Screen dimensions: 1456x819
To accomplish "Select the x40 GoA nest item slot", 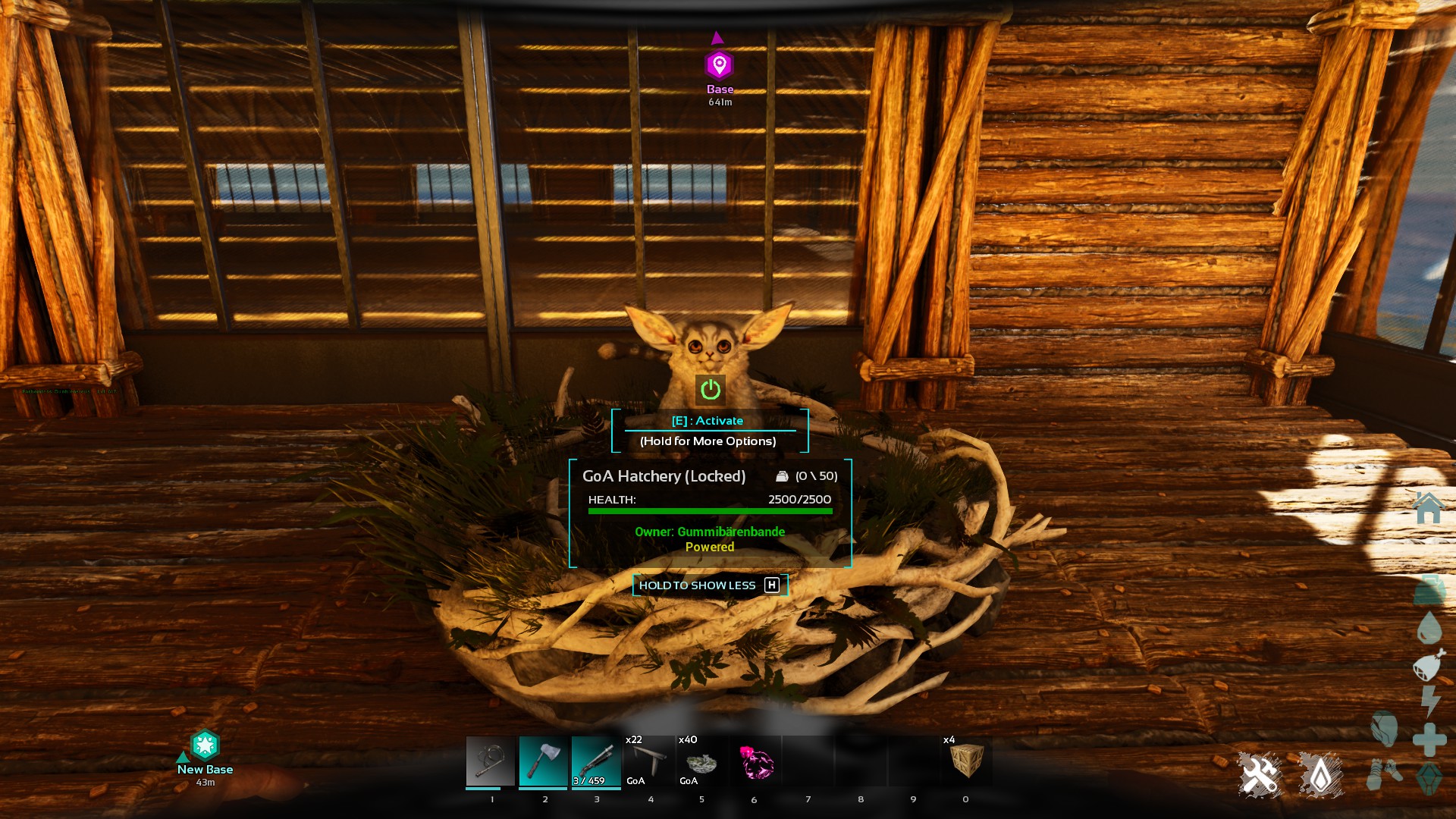I will pyautogui.click(x=701, y=761).
